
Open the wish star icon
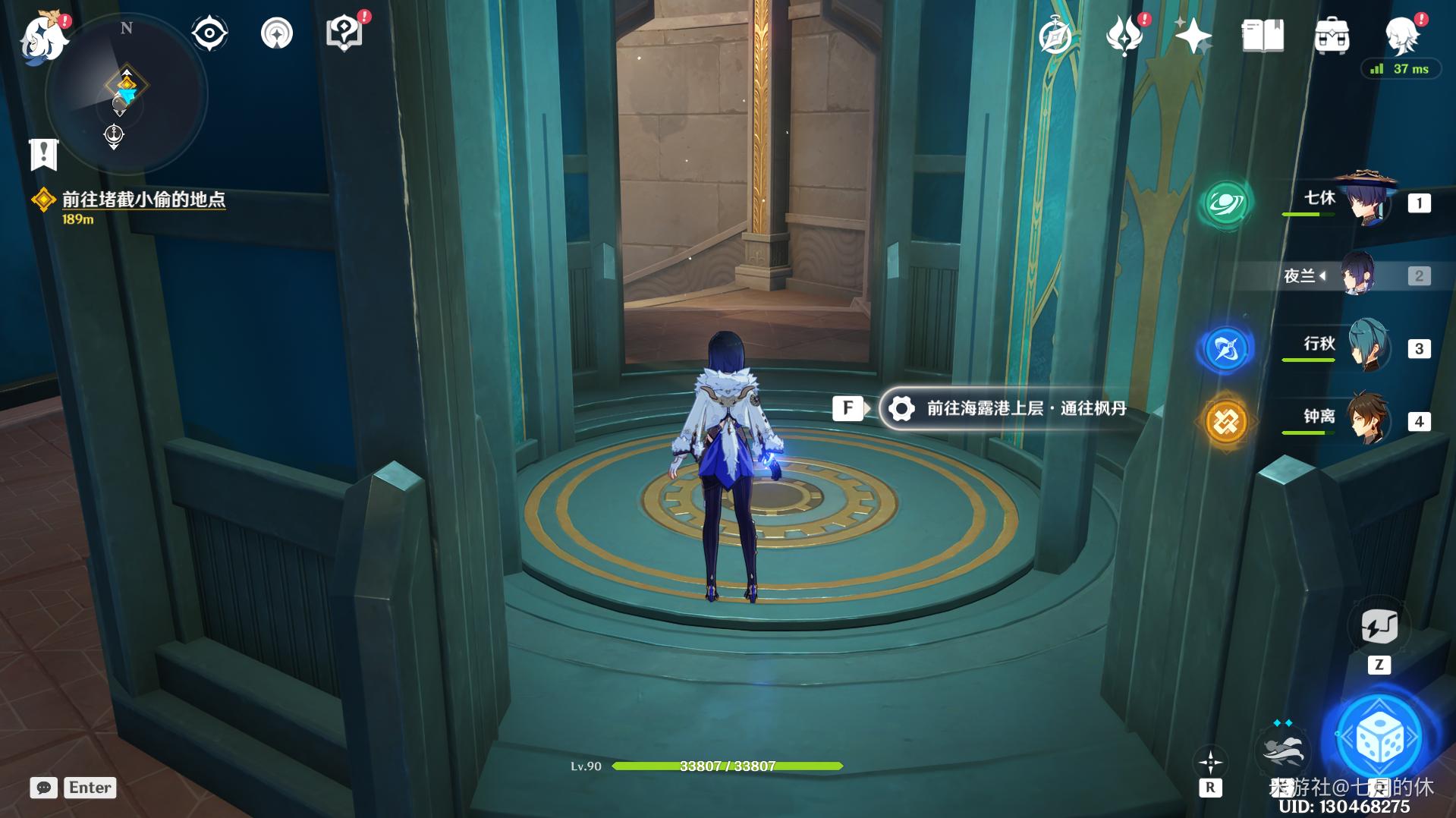click(1192, 36)
